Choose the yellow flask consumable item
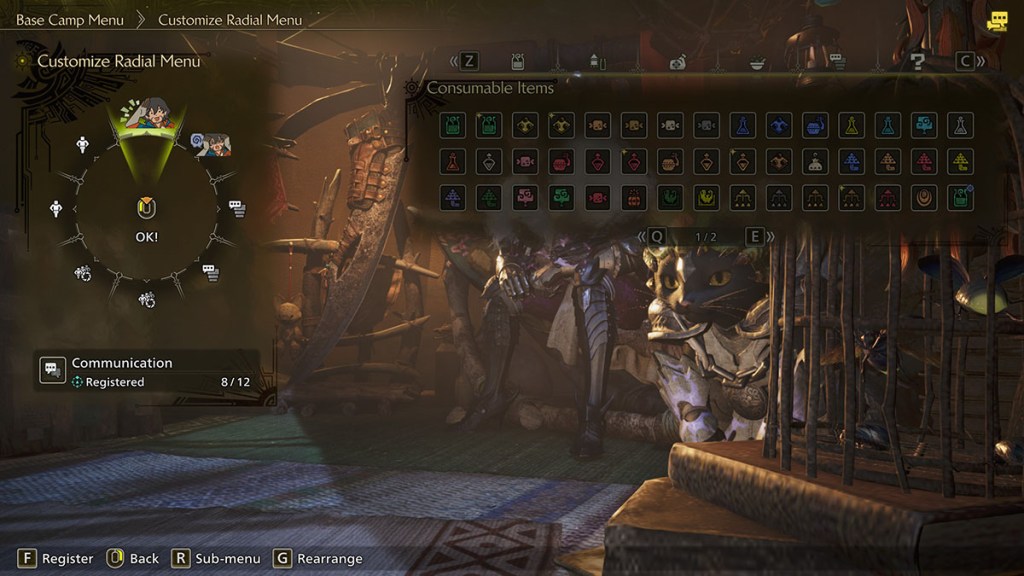 [850, 125]
